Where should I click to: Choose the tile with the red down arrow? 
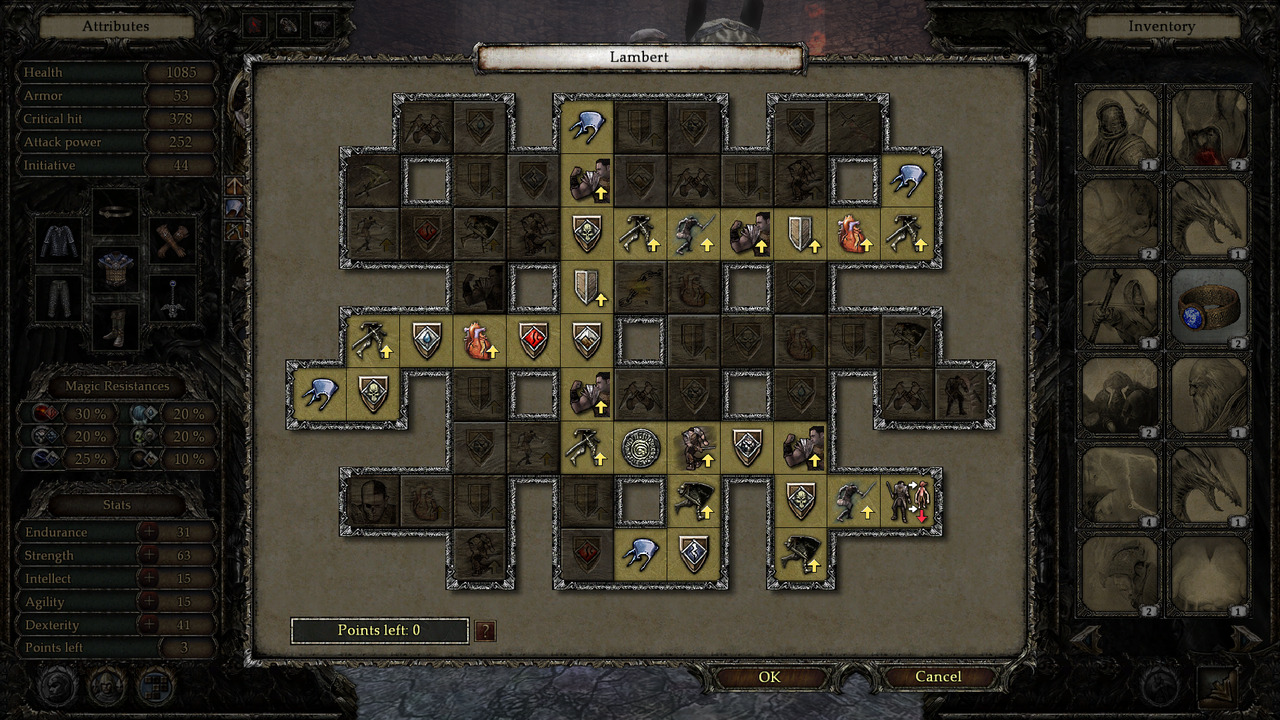910,501
